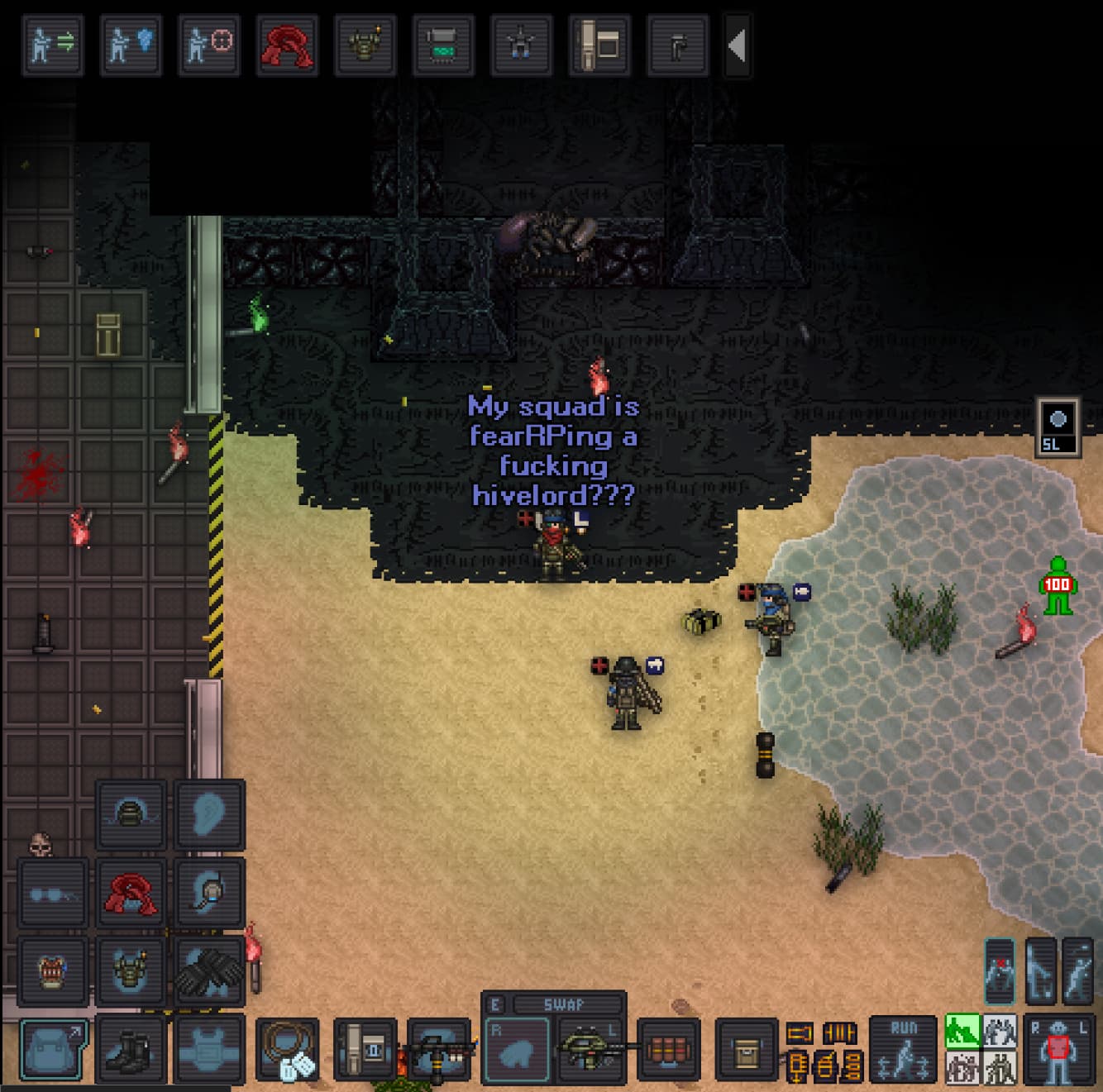Screen dimensions: 1103x1092
Task: Select the radio headset ear slot
Action: [209, 893]
